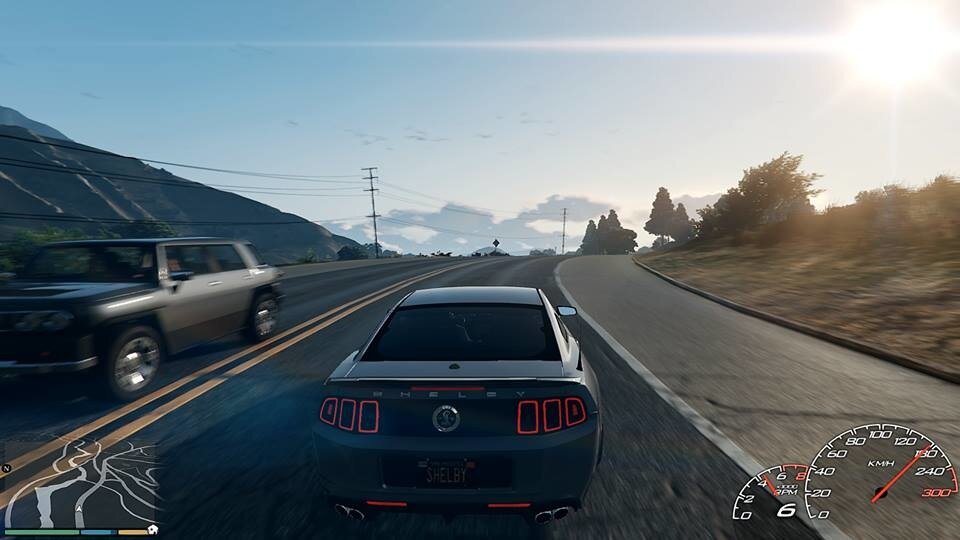Select the safehouse icon on the minimap
This screenshot has height=540, width=960.
[153, 529]
